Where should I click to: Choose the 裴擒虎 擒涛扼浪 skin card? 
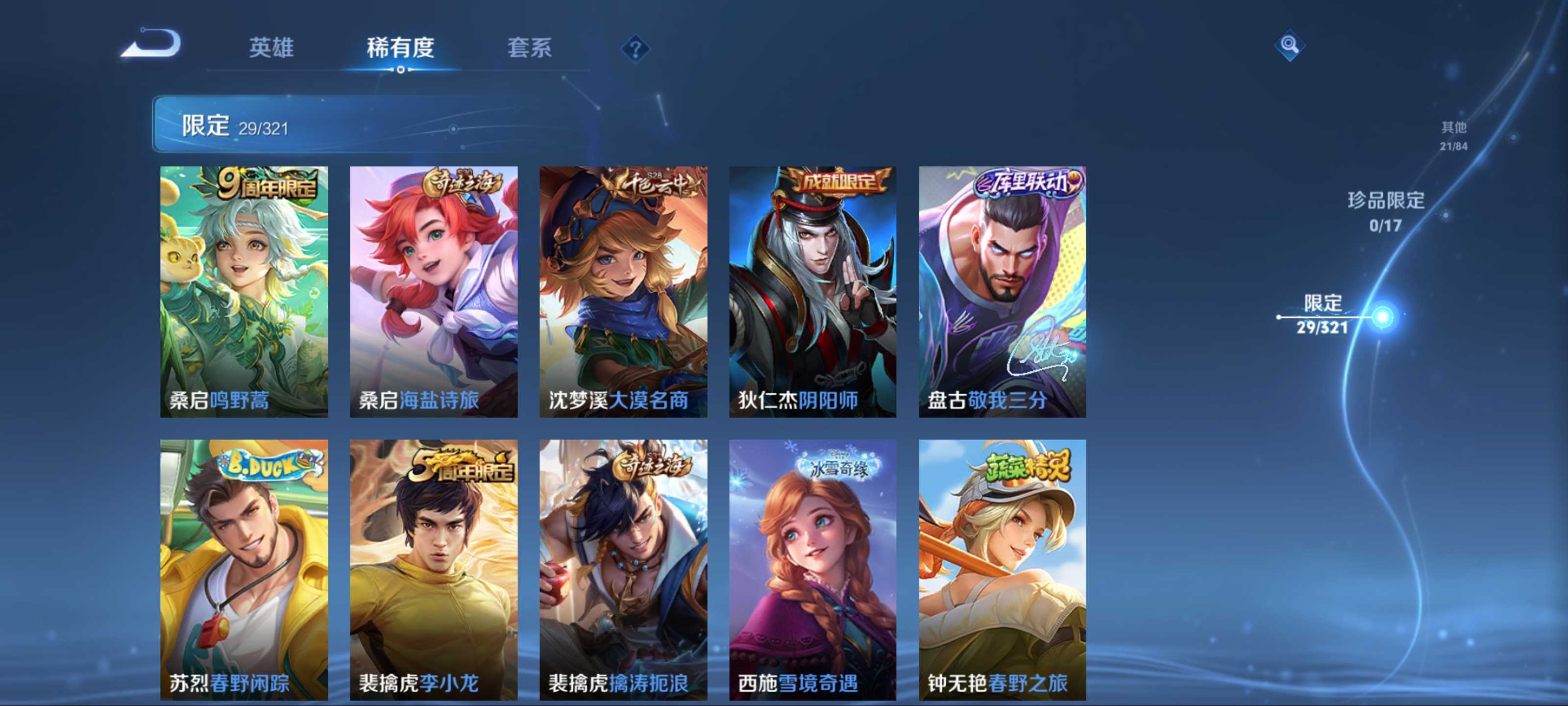623,570
